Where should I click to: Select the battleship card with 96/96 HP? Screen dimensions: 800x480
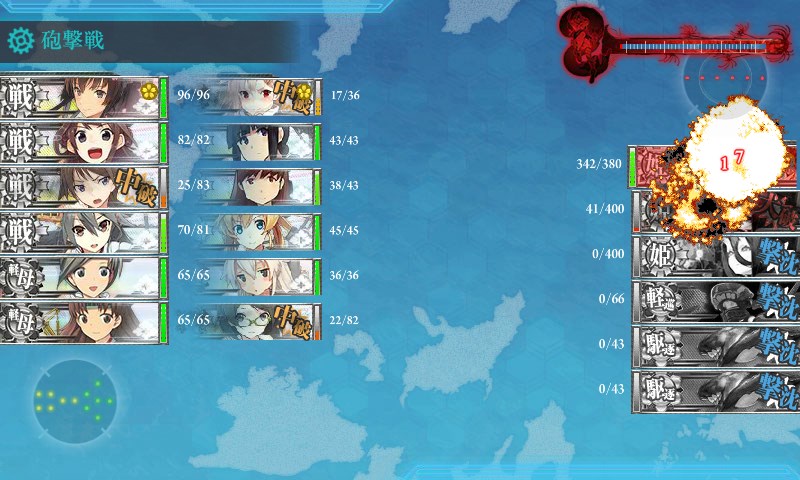82,98
